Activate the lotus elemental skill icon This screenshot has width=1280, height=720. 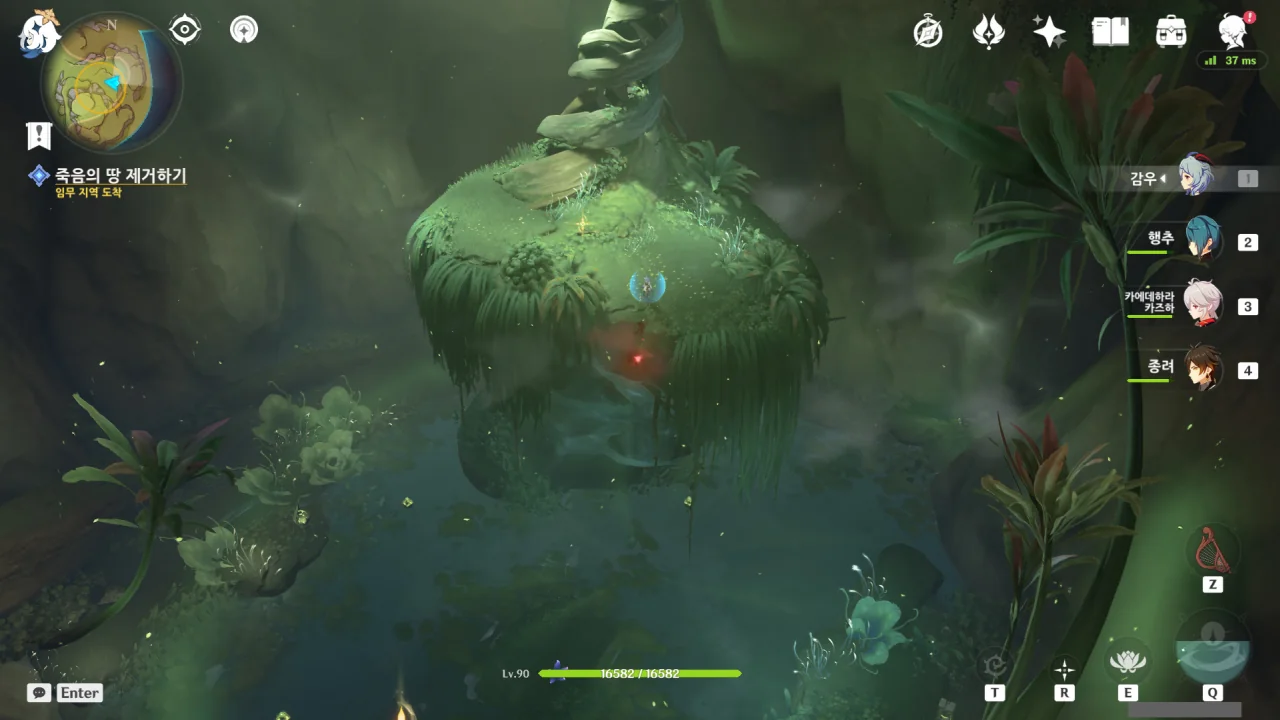[x=1127, y=660]
